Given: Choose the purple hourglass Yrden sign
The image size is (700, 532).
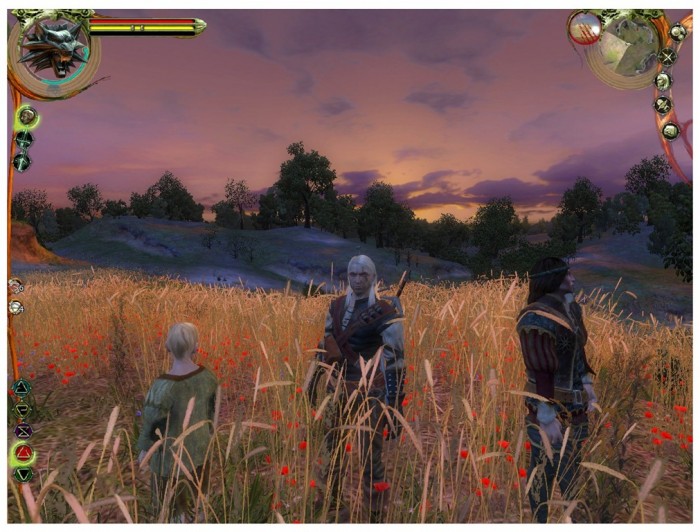Looking at the screenshot, I should click(22, 431).
